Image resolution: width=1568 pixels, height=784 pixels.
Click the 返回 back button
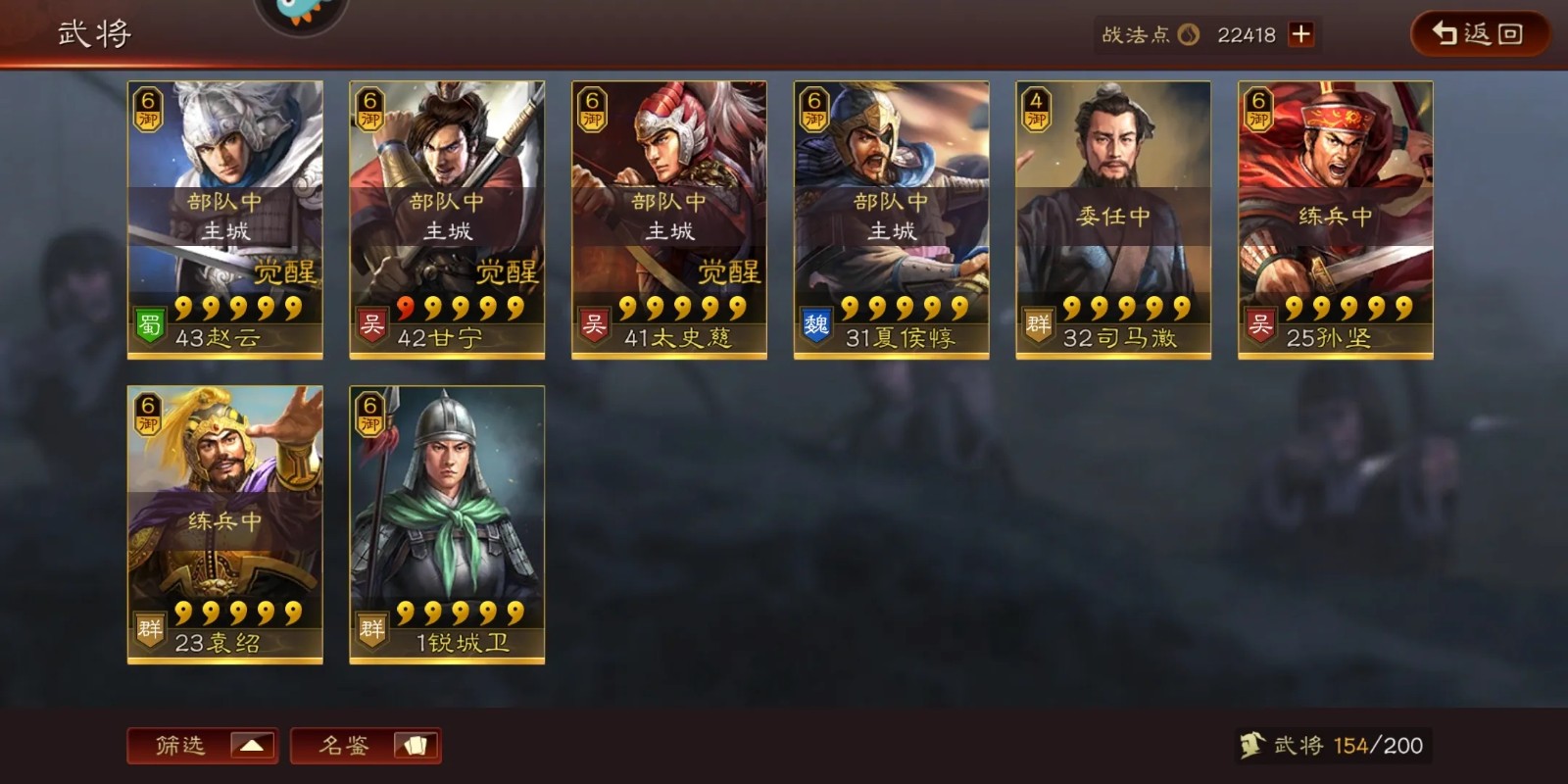tap(1478, 34)
